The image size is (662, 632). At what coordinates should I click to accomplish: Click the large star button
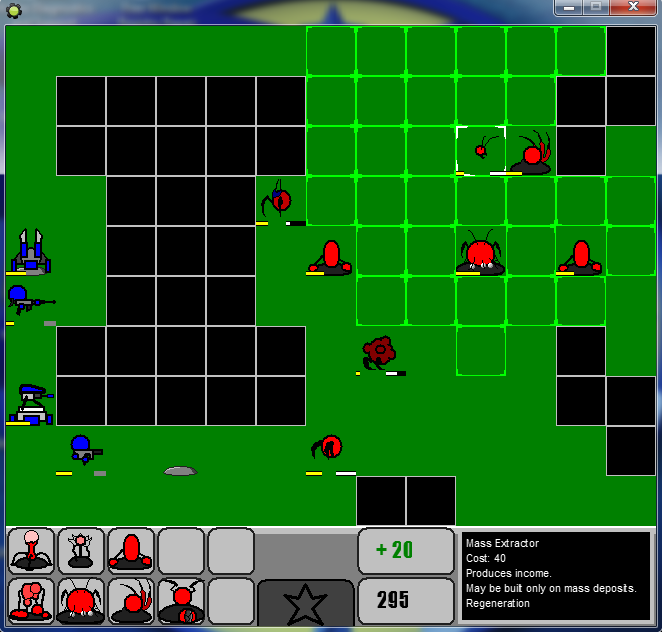[x=305, y=603]
